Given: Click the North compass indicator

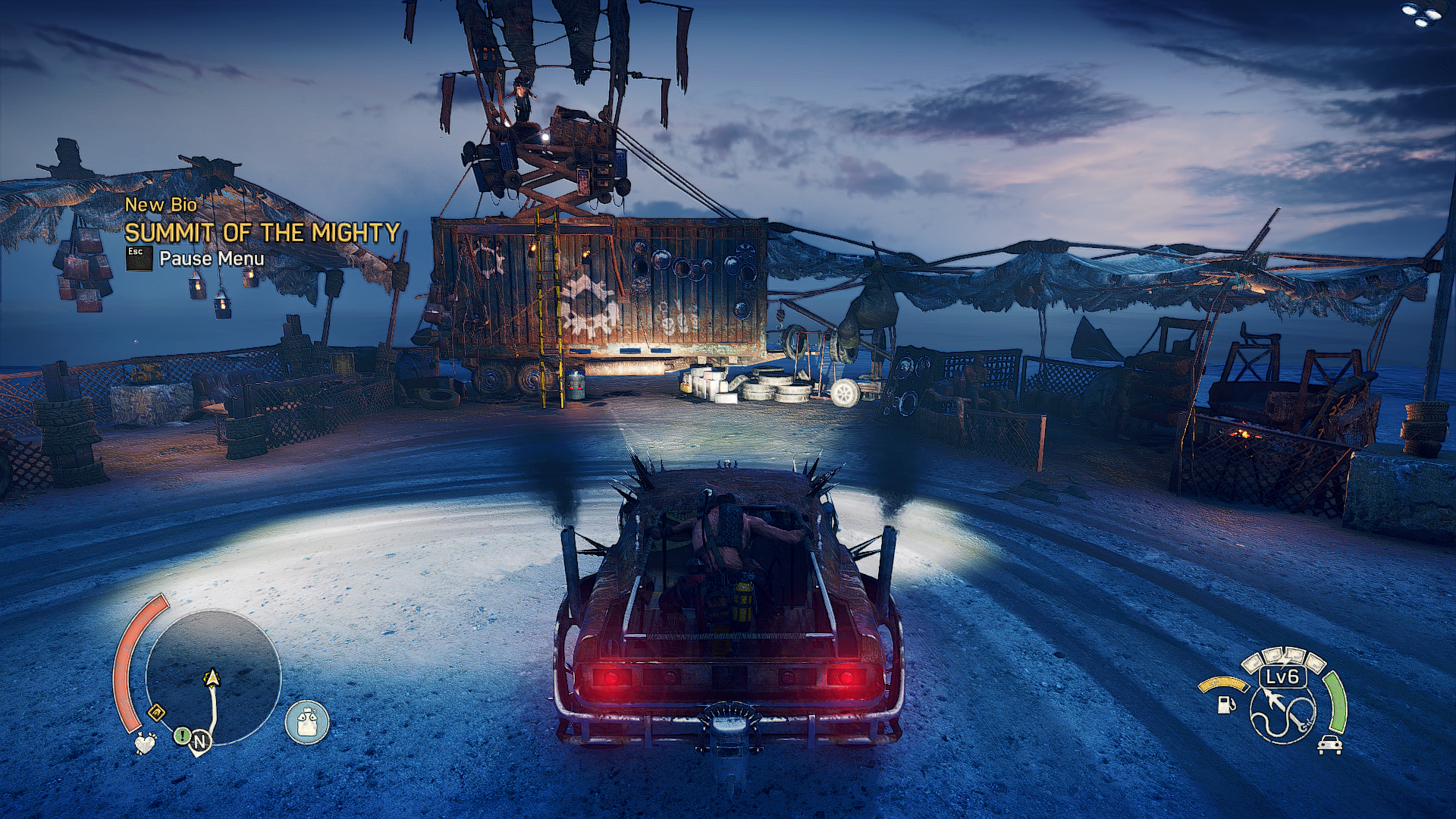Looking at the screenshot, I should tap(199, 742).
